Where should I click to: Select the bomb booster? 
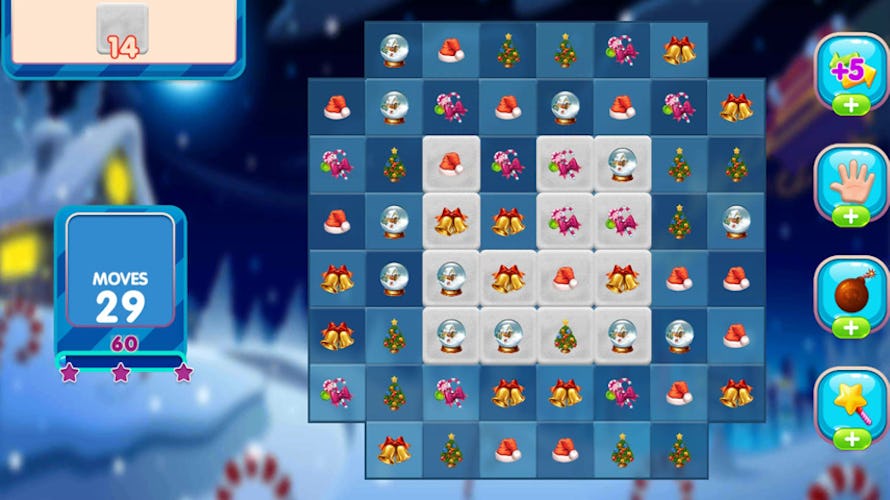pos(850,294)
